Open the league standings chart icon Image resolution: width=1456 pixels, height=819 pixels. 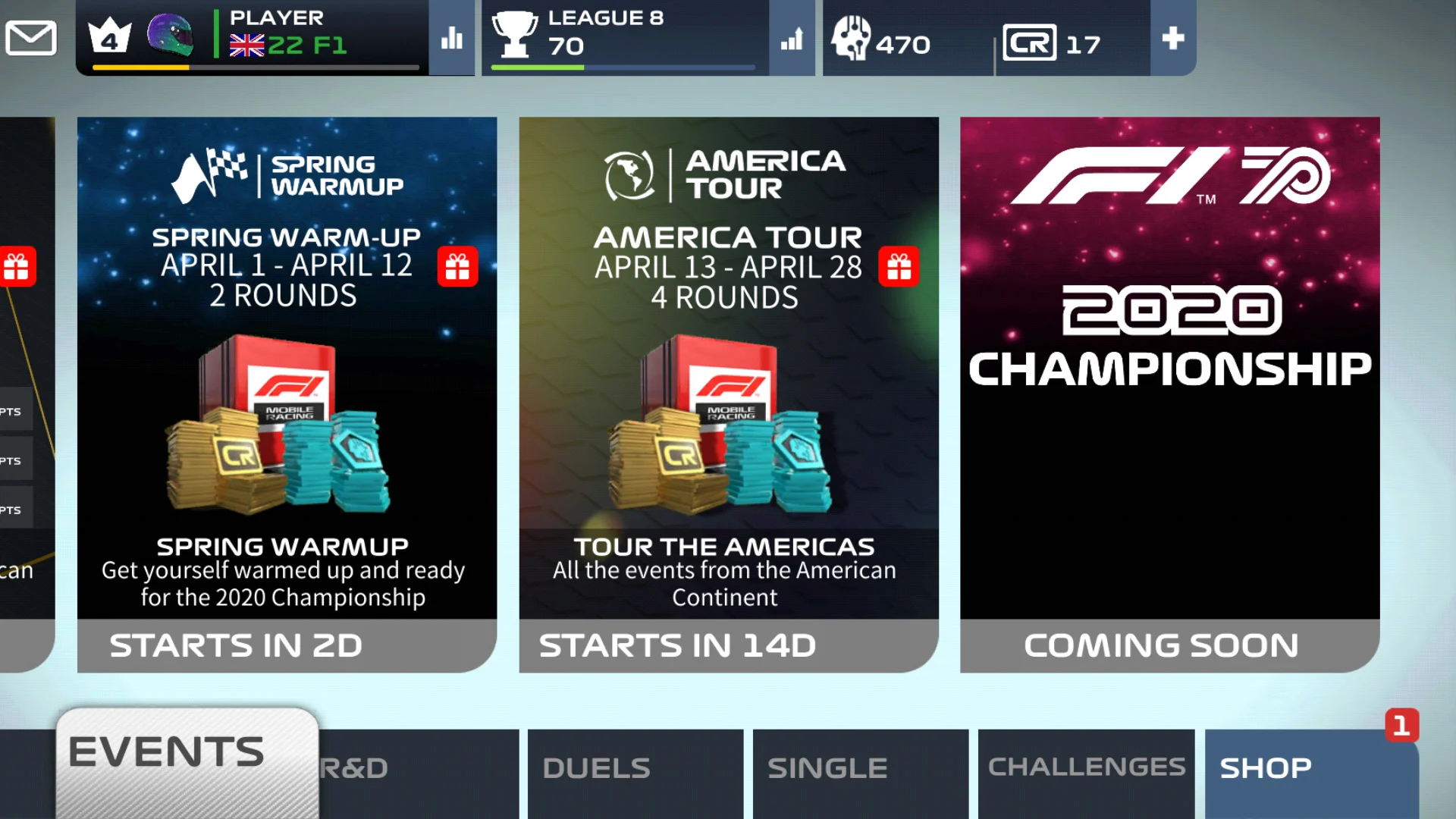click(791, 43)
